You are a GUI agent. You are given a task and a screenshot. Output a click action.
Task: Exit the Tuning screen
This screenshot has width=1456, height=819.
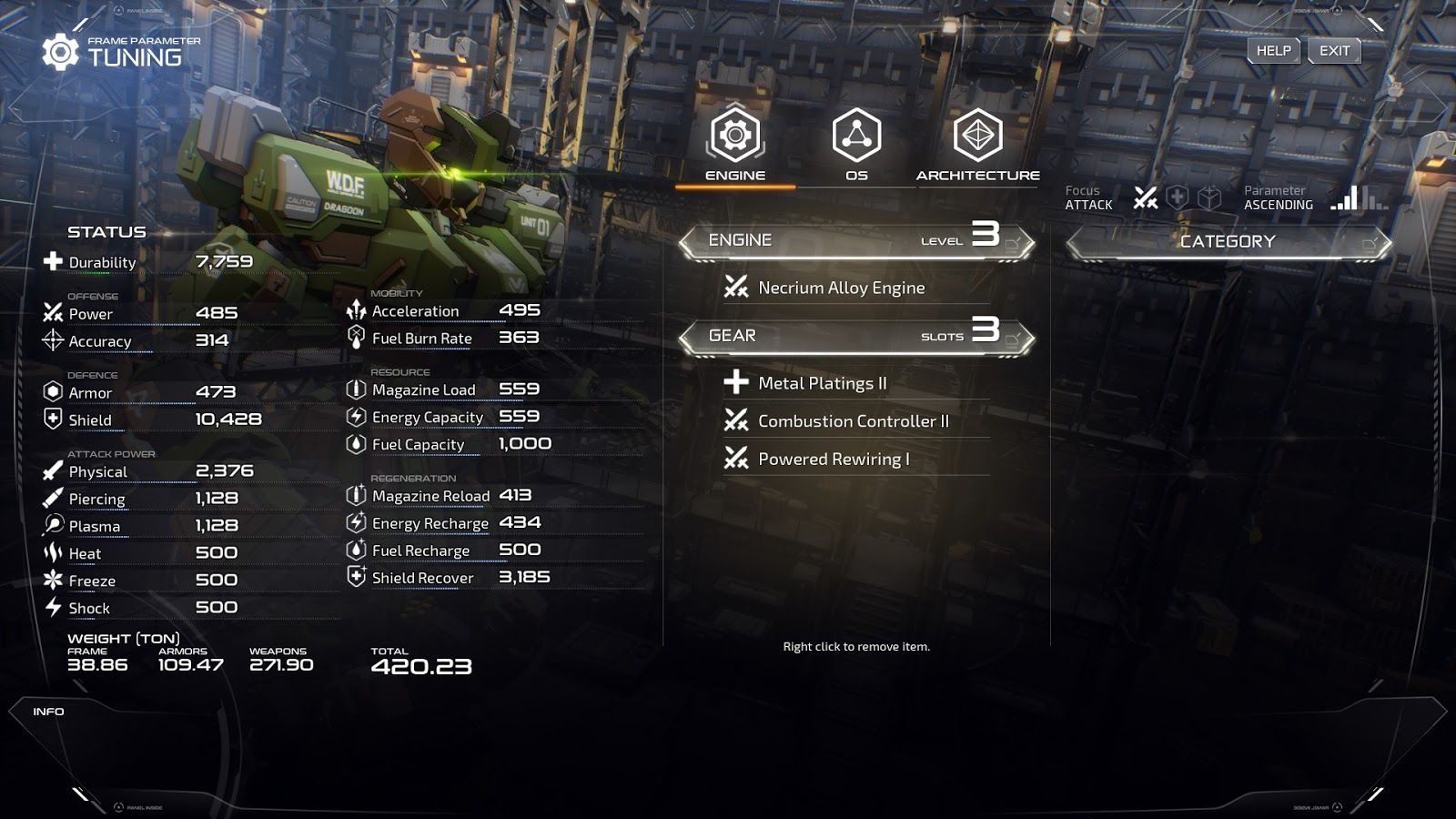(1334, 51)
